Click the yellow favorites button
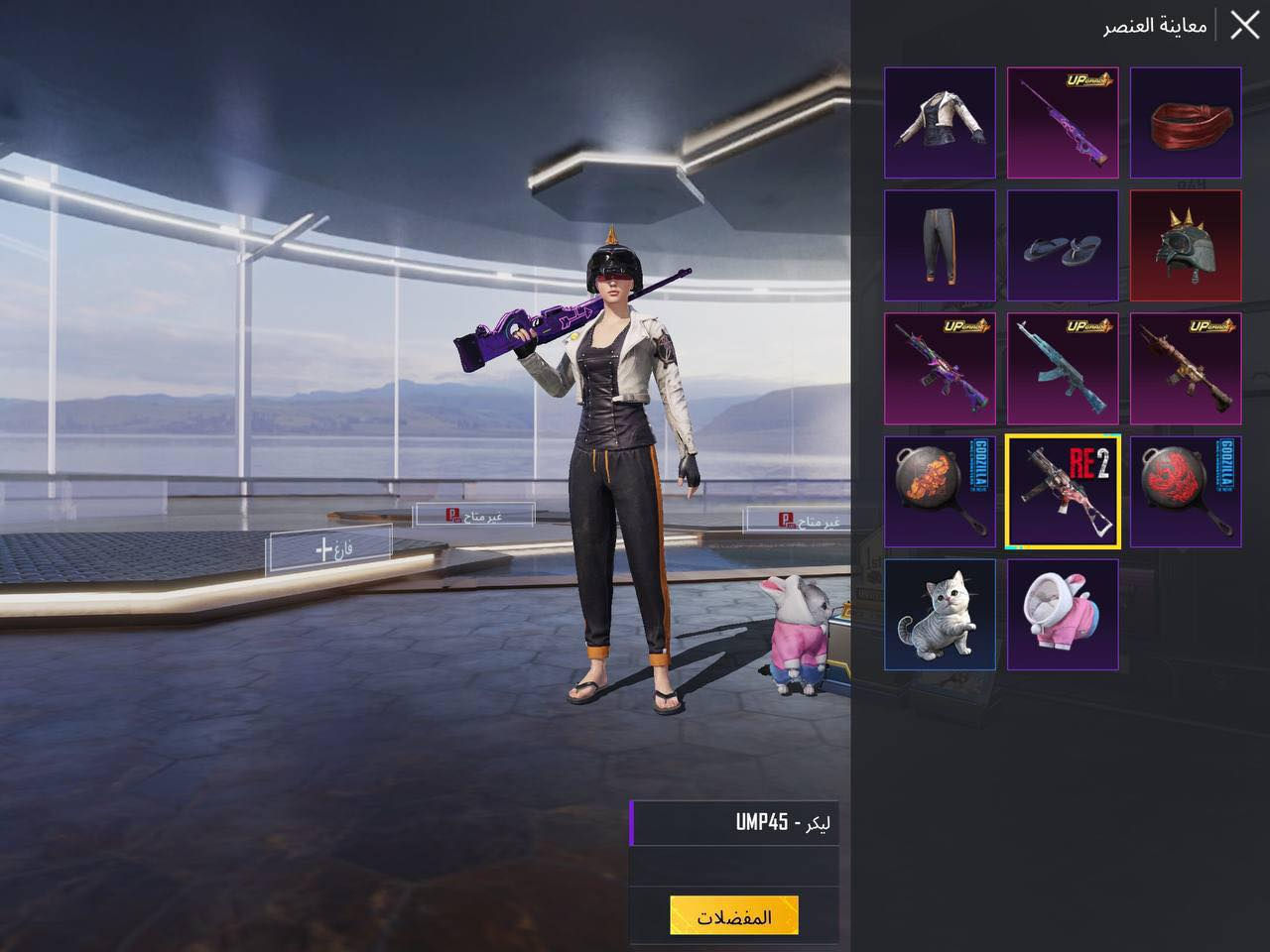The image size is (1270, 952). point(734,916)
